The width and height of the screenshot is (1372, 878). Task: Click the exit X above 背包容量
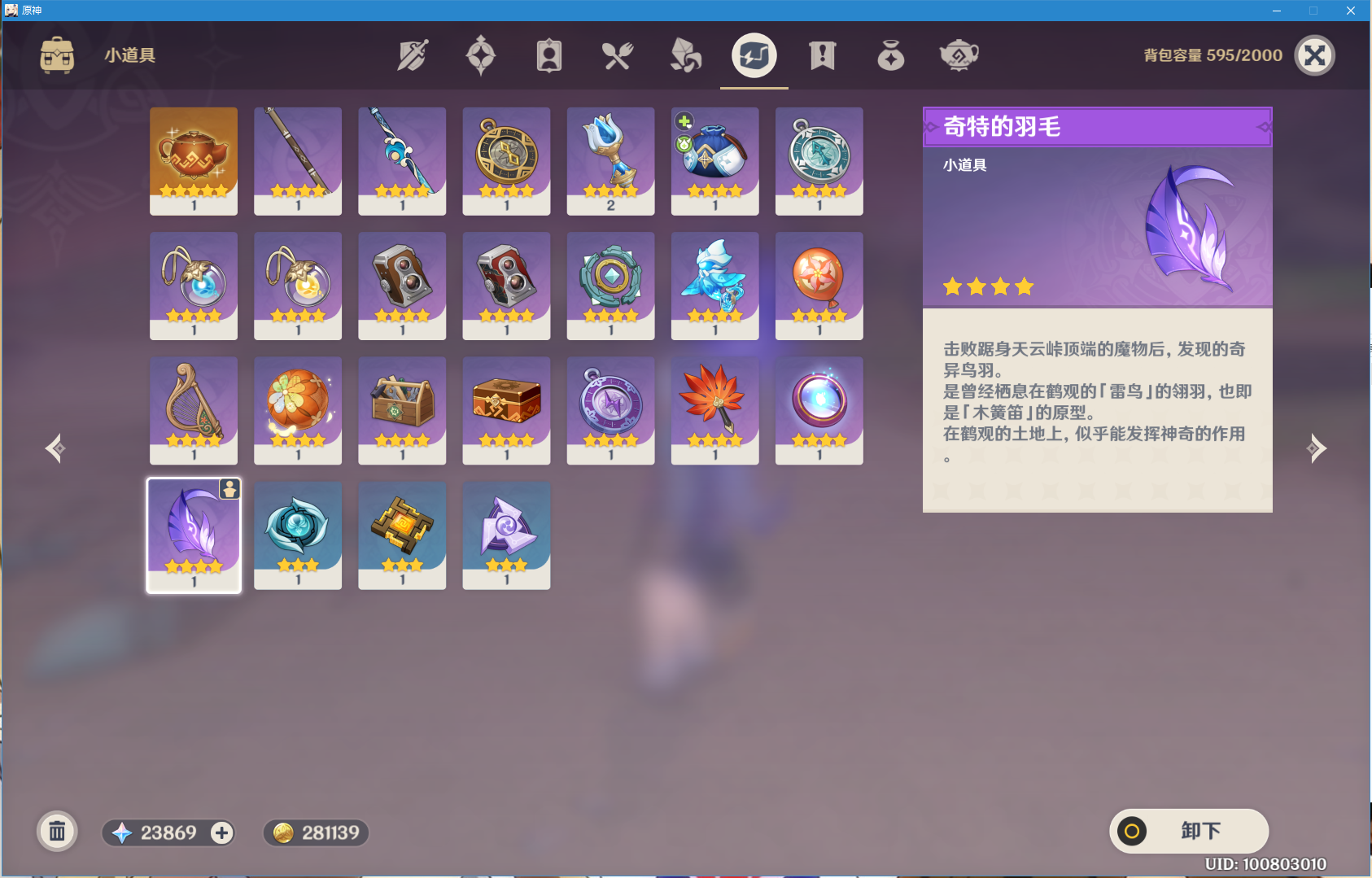1317,55
